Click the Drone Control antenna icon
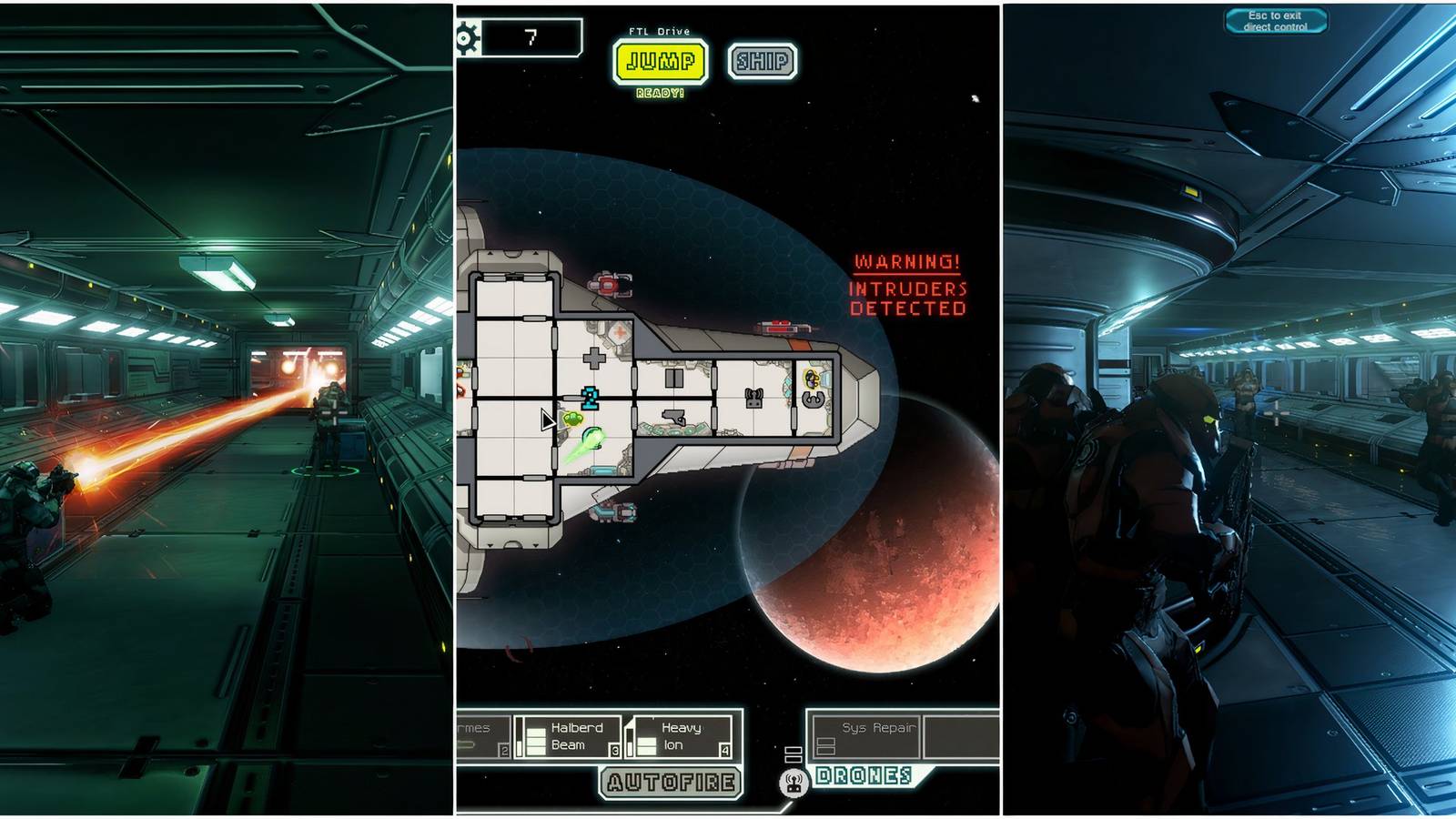 pyautogui.click(x=753, y=397)
